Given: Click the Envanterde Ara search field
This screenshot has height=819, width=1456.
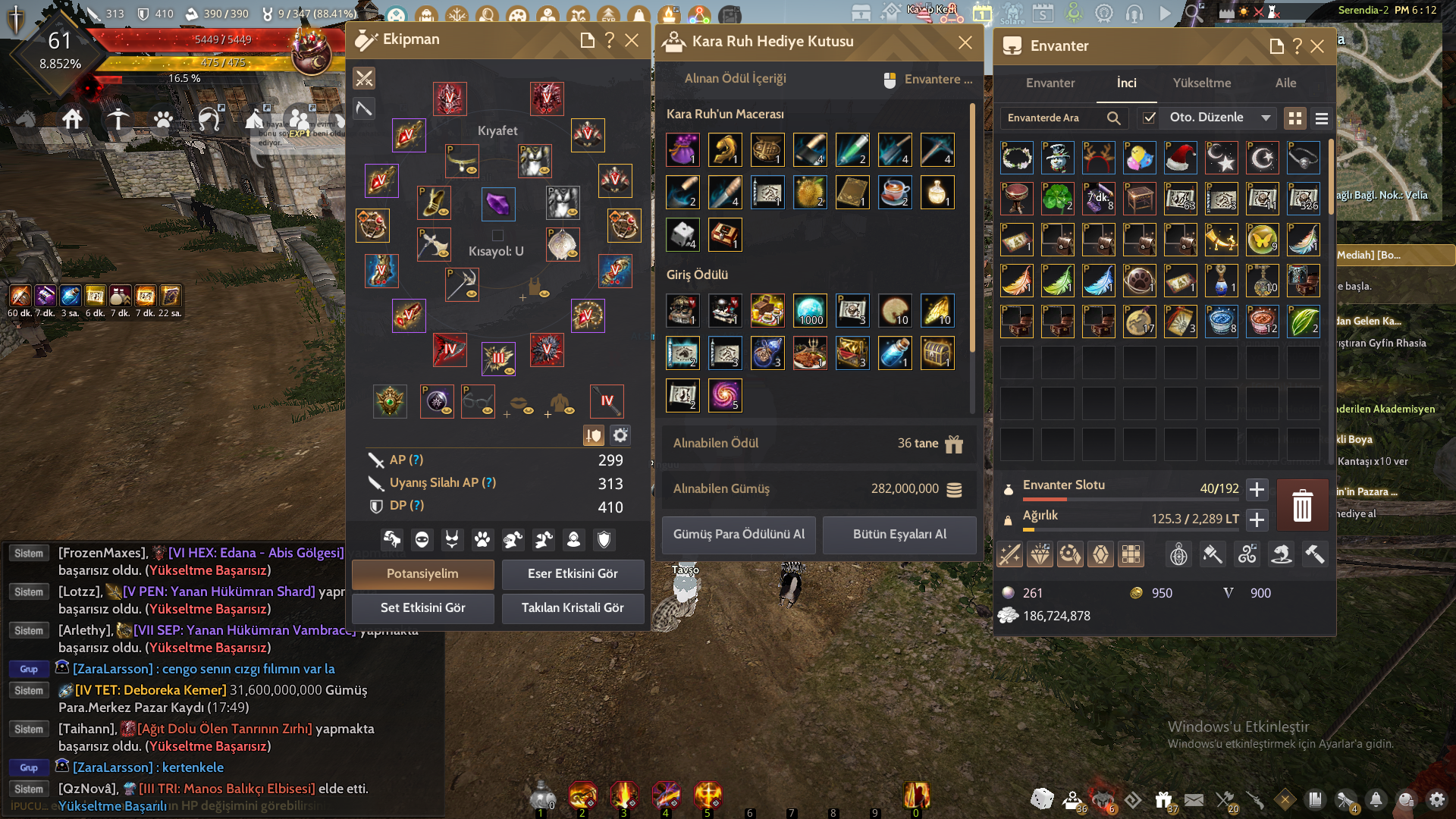Looking at the screenshot, I should click(x=1054, y=118).
